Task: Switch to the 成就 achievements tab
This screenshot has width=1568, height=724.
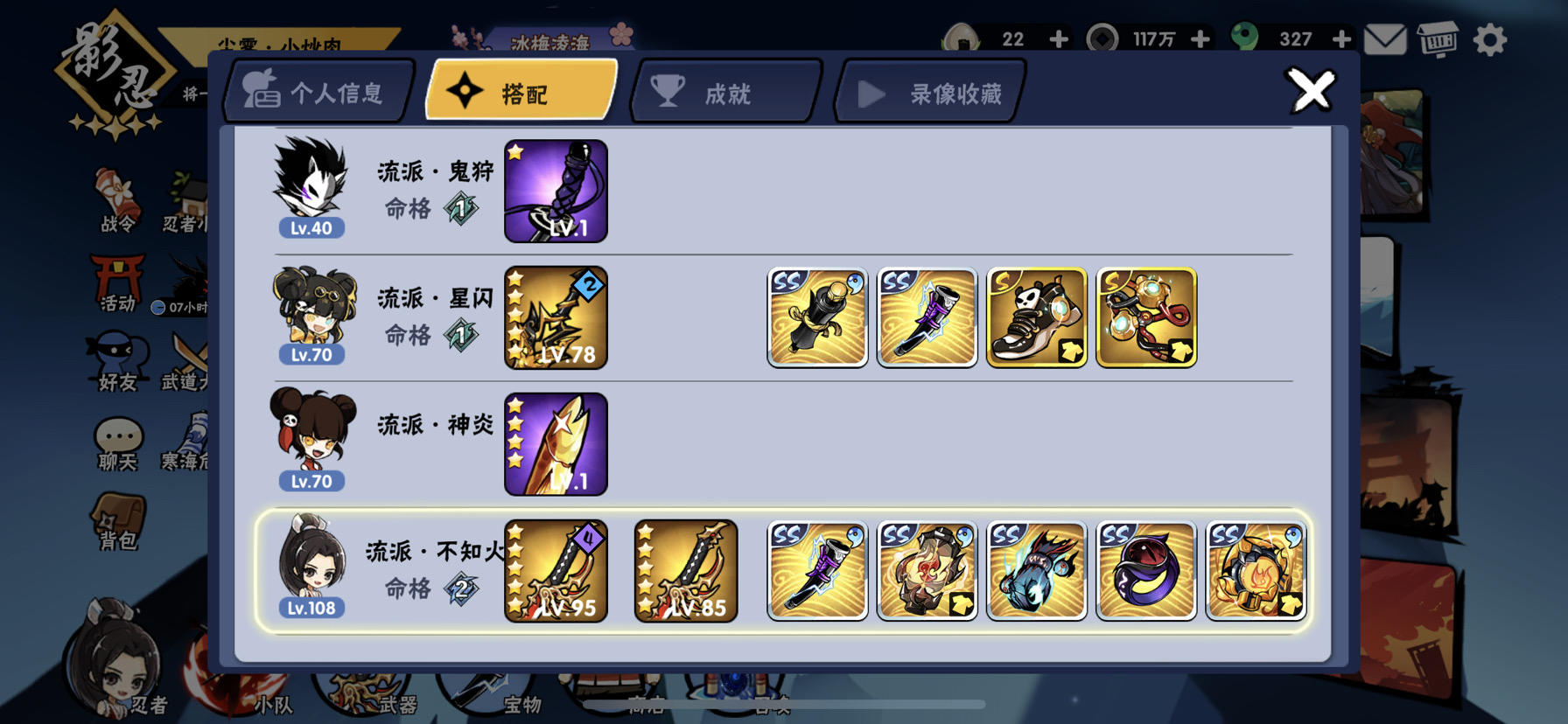Action: pos(724,90)
